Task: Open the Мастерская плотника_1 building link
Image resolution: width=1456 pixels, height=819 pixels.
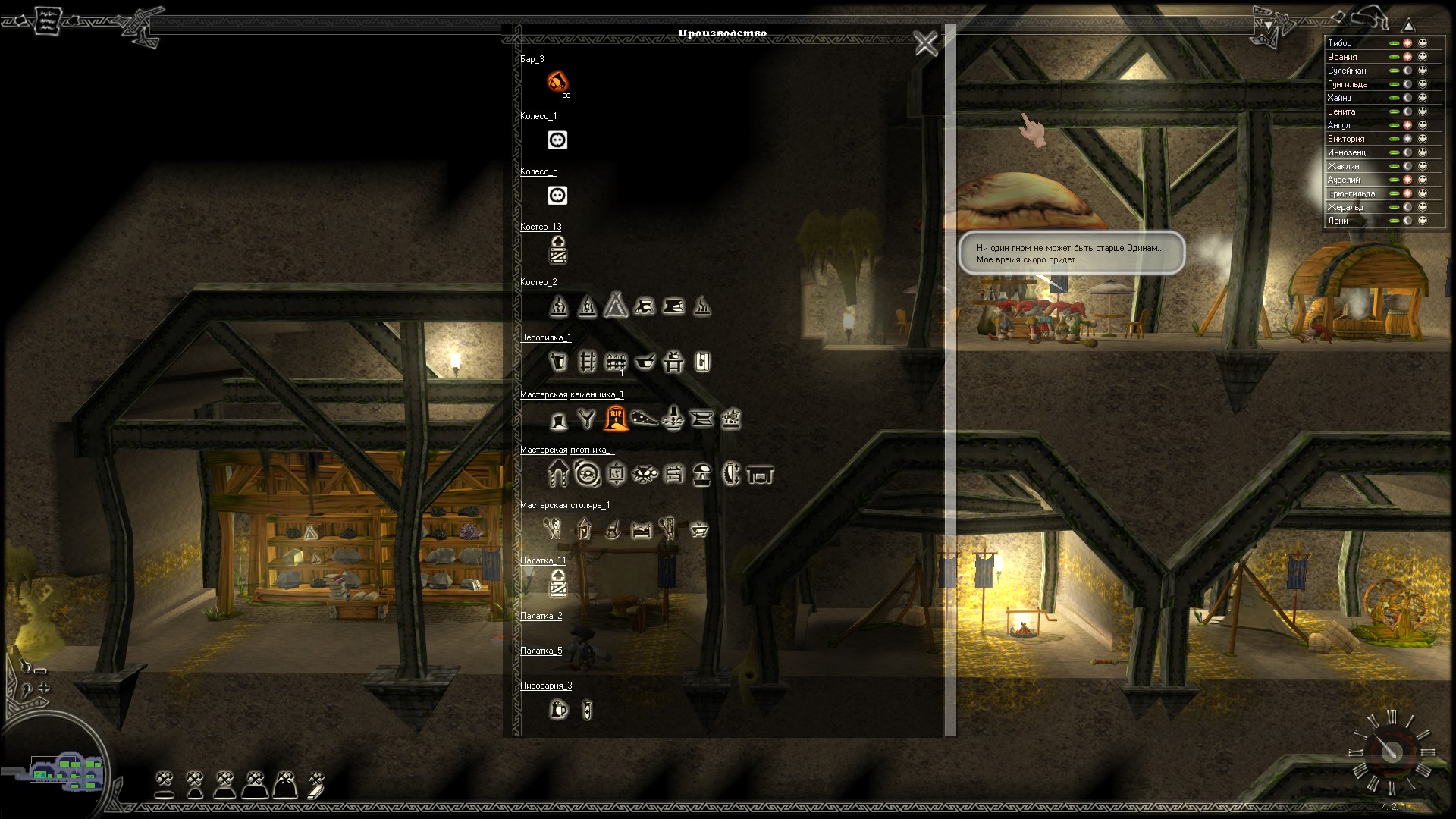Action: coord(566,450)
